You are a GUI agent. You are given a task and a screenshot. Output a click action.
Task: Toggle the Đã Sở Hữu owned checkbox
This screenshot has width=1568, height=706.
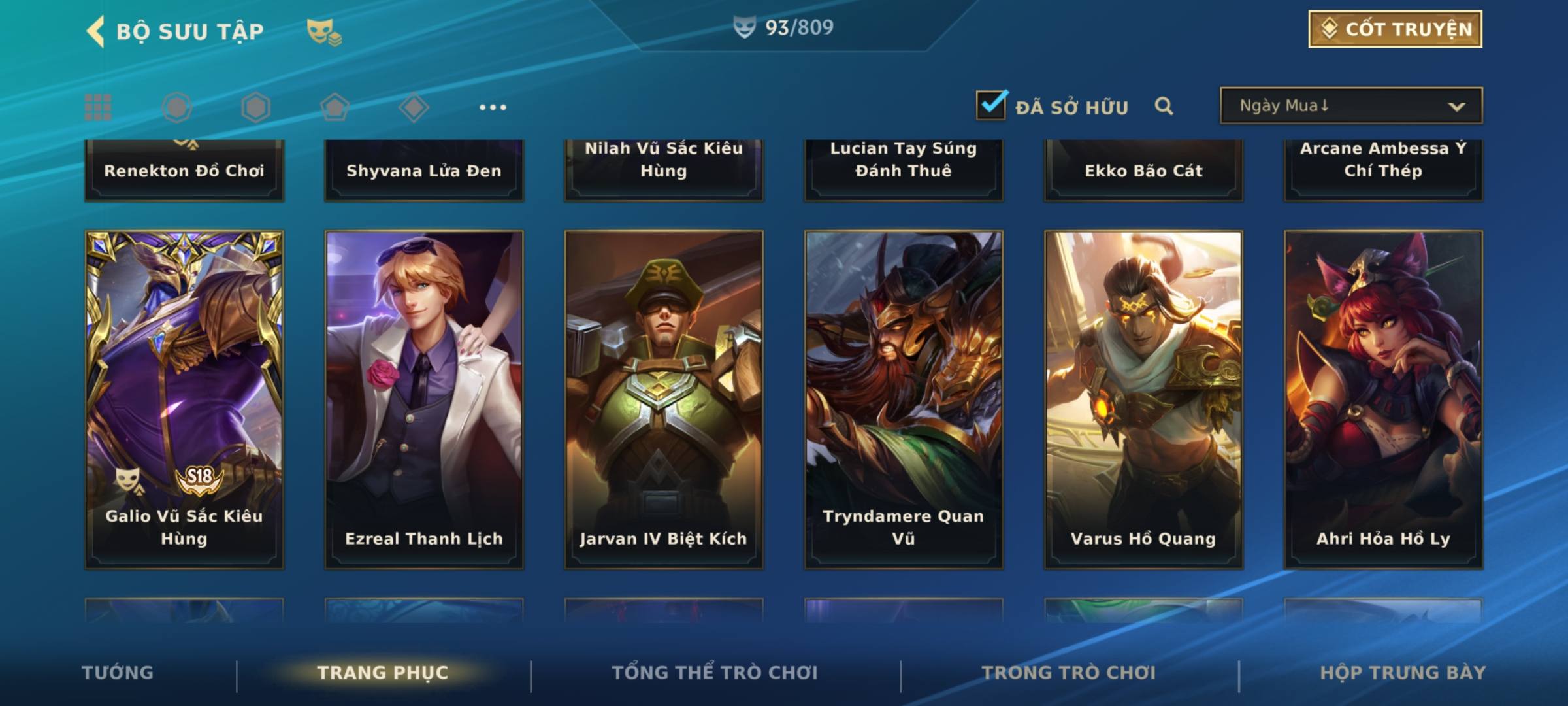991,105
